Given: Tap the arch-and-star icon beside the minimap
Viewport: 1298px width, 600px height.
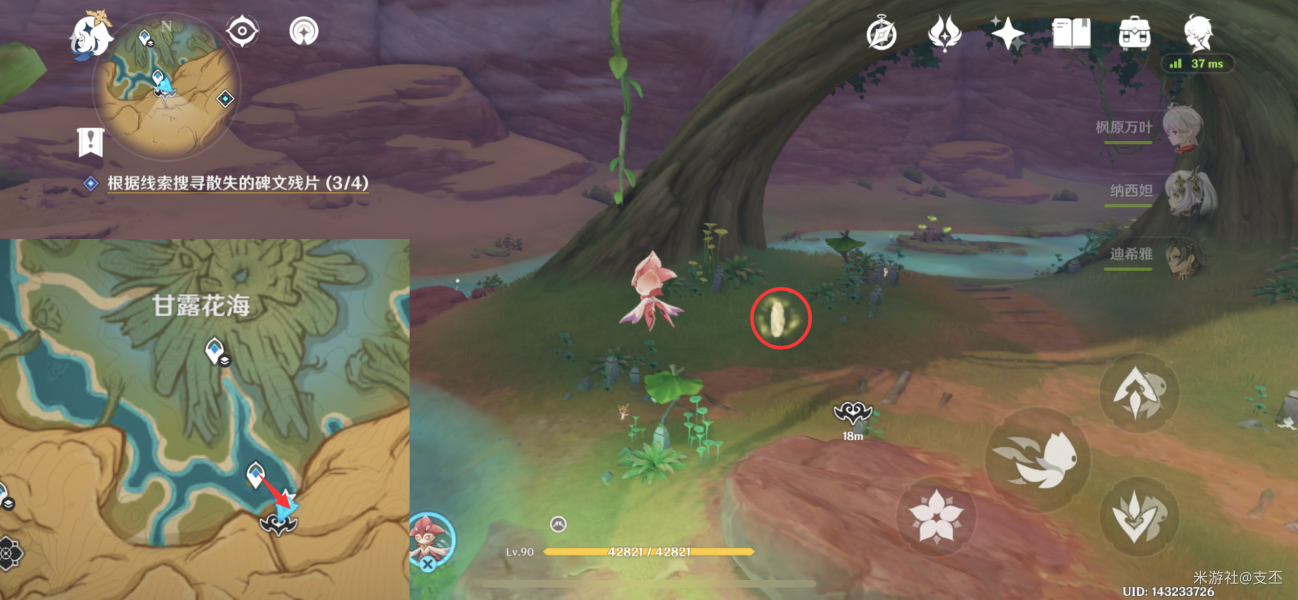Looking at the screenshot, I should tap(302, 32).
